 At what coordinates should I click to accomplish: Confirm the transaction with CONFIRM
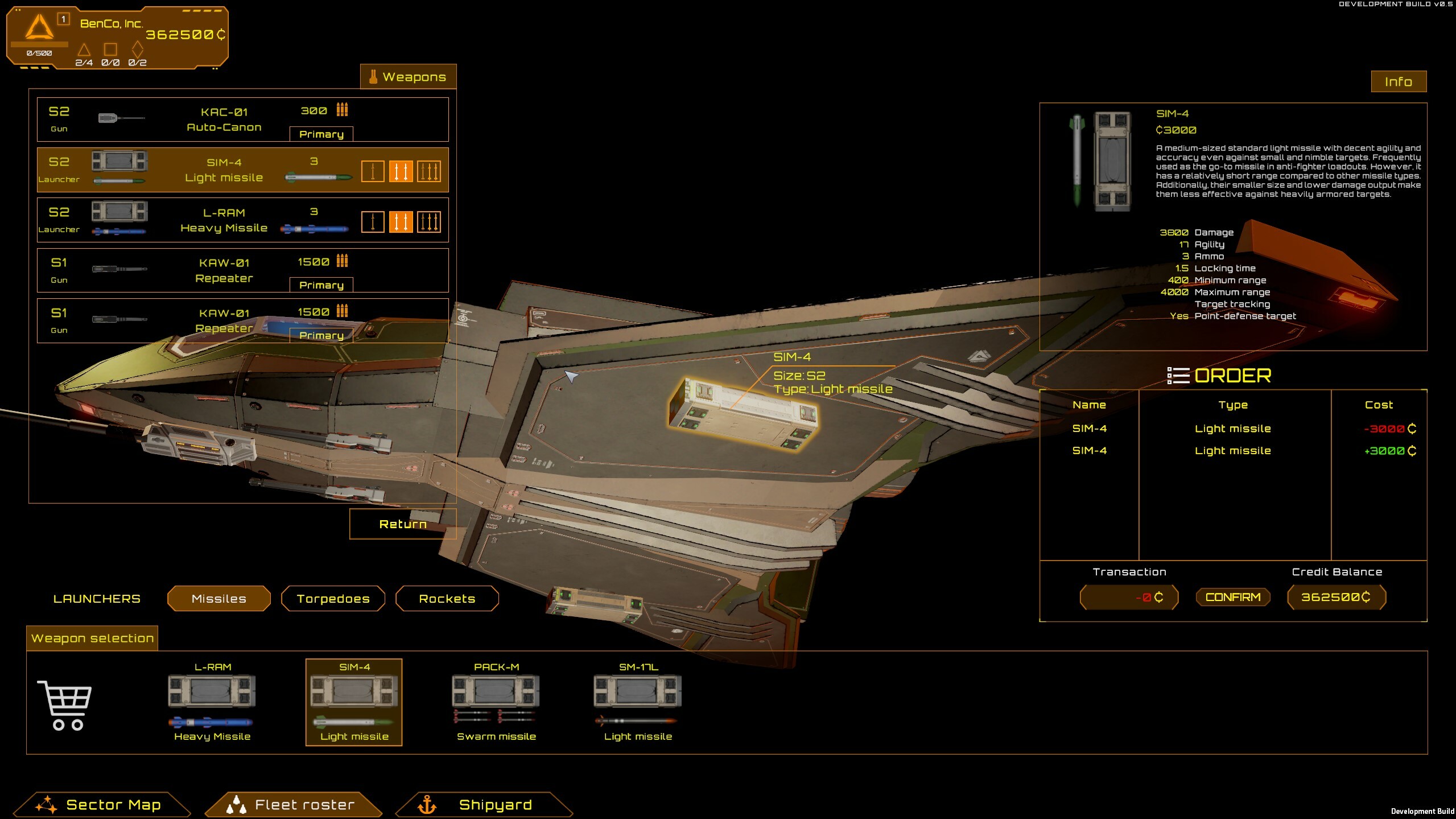click(x=1233, y=596)
